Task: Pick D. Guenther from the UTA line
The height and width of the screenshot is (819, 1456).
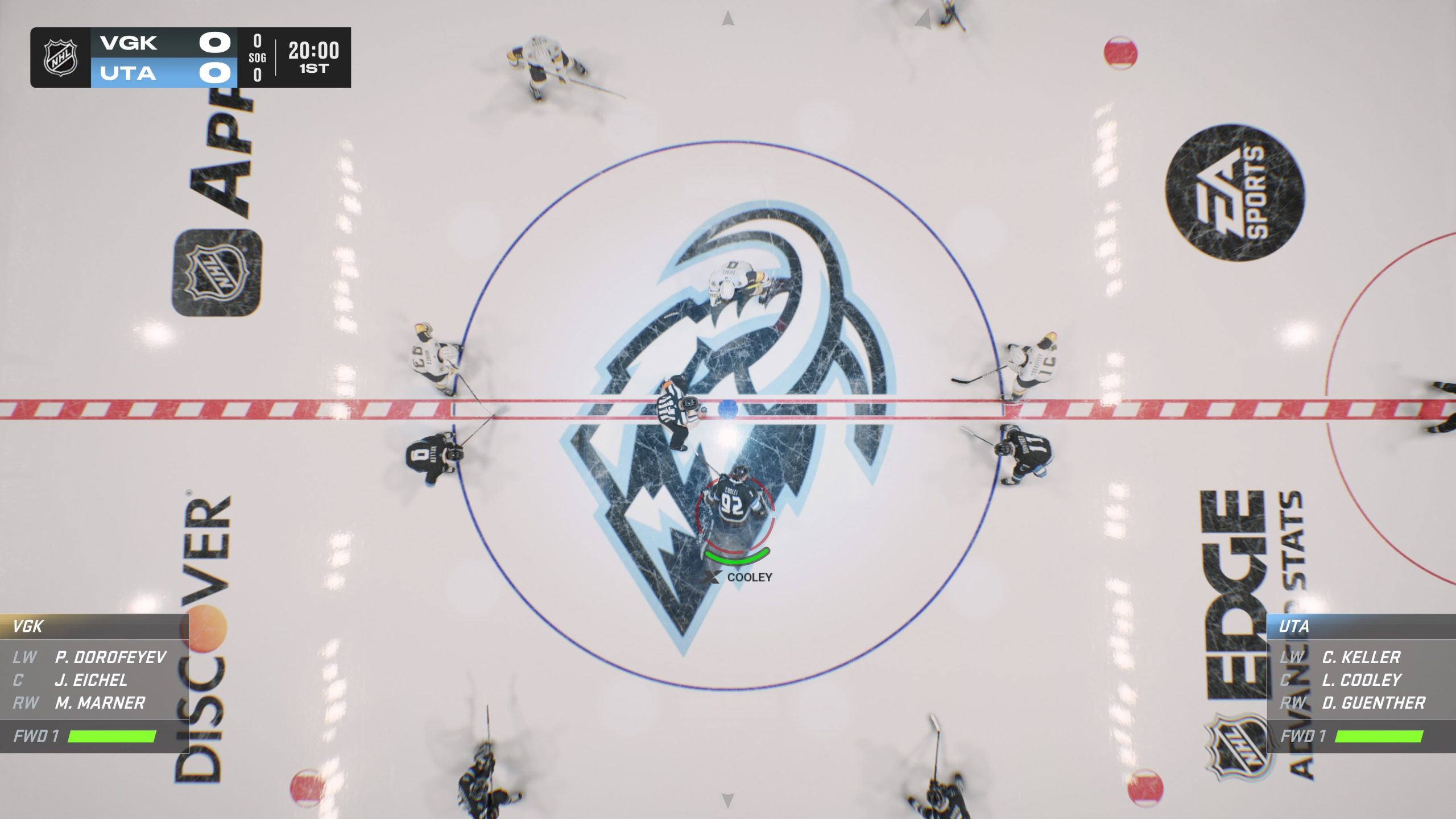Action: (x=1373, y=703)
